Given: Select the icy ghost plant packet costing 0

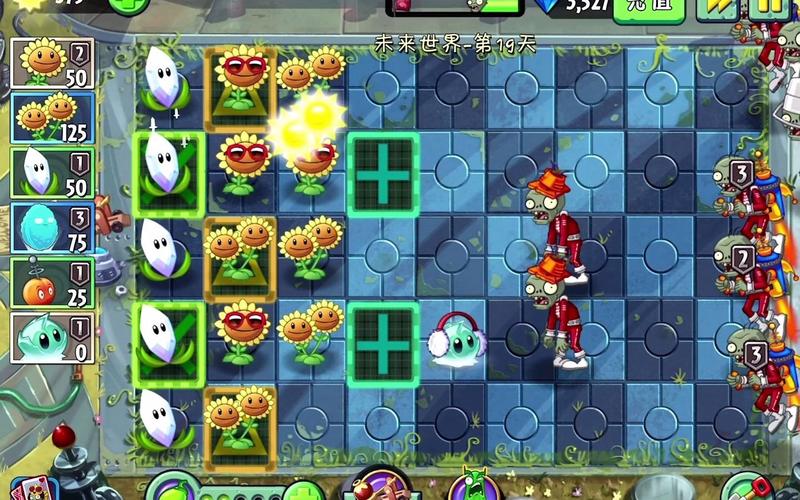Looking at the screenshot, I should pyautogui.click(x=52, y=338).
